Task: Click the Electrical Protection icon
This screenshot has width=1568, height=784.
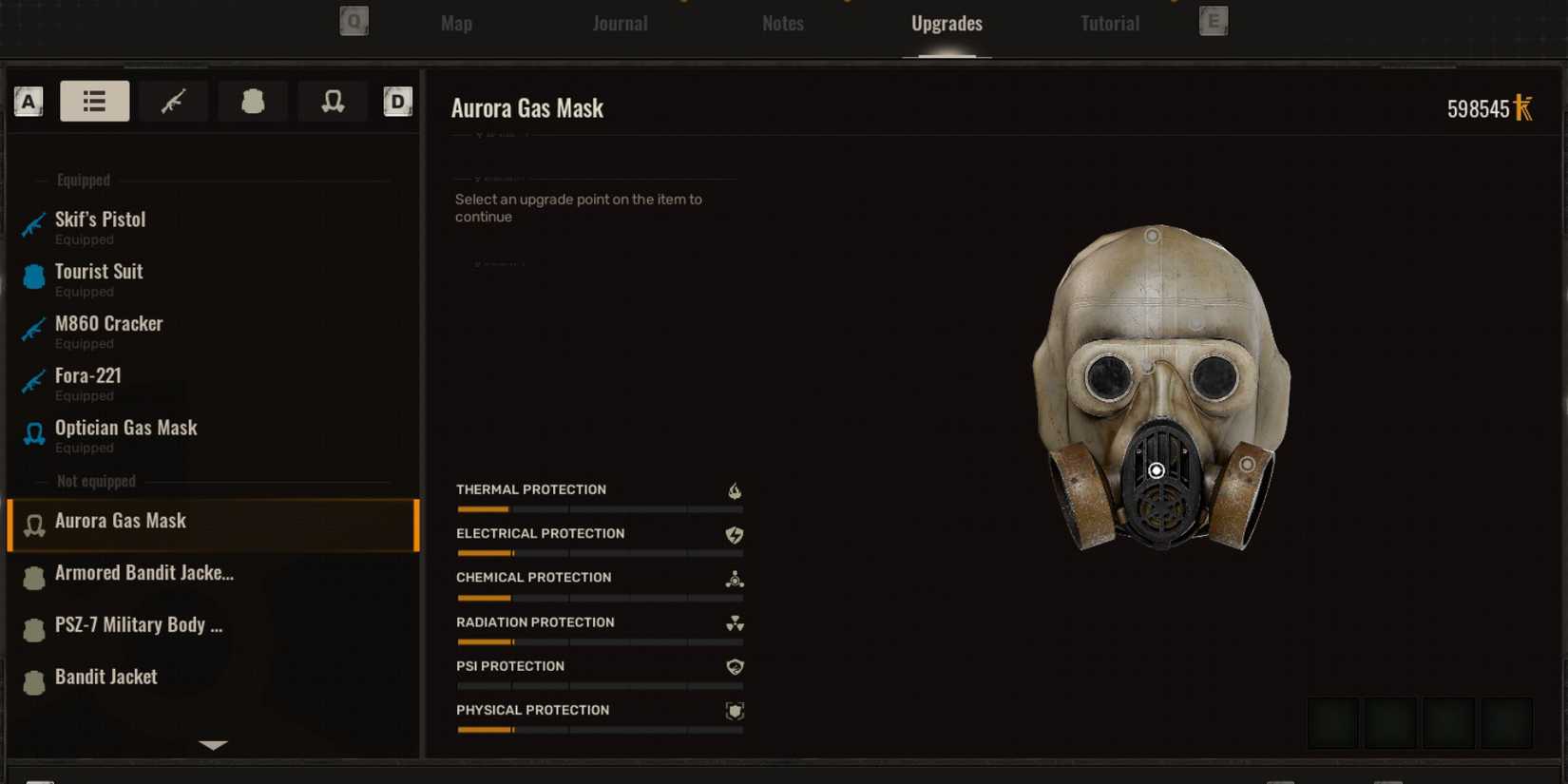Action: (733, 534)
